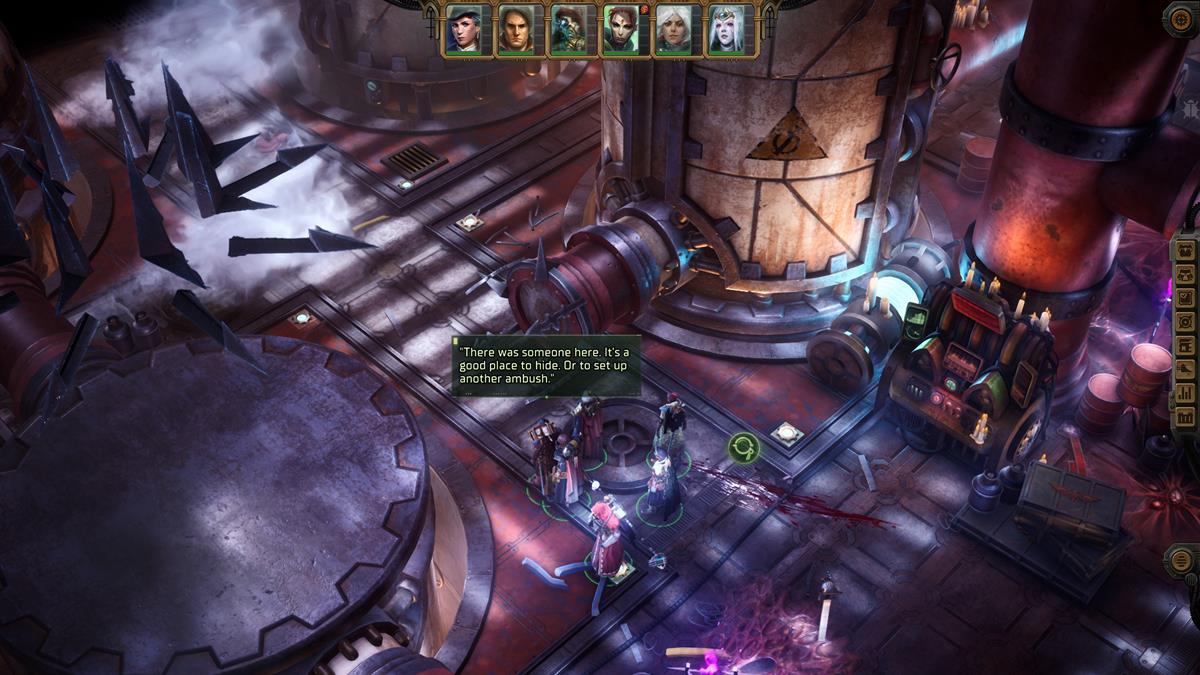1200x675 pixels.
Task: Click the green circular interaction marker
Action: pyautogui.click(x=743, y=448)
